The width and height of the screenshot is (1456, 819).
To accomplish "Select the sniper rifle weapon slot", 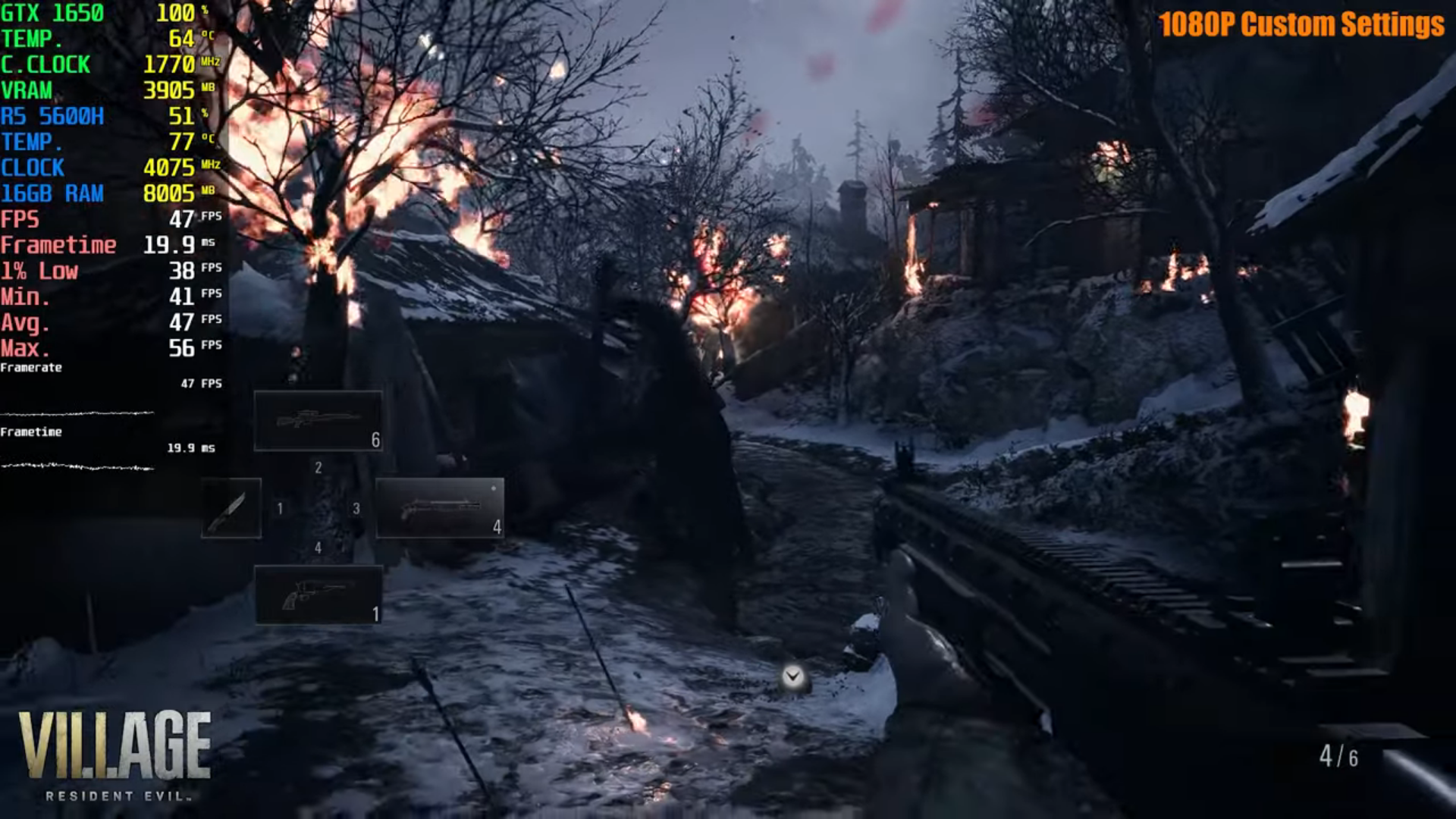I will tap(318, 421).
